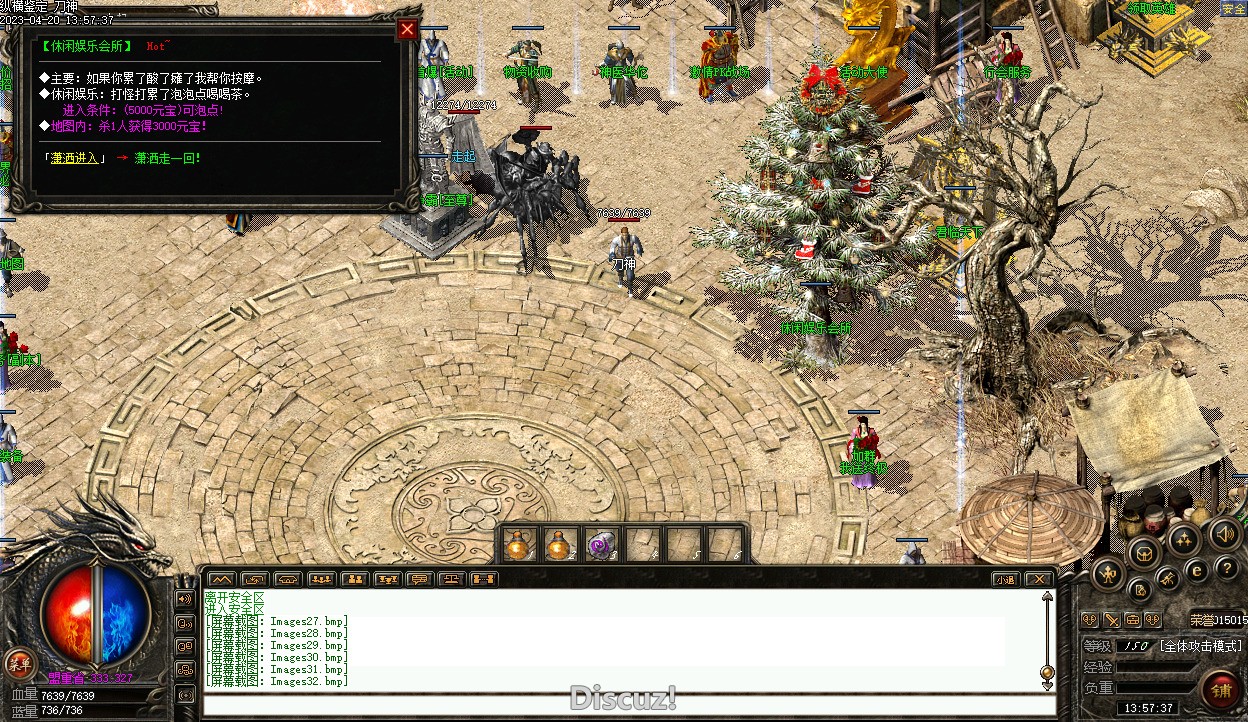Open the red 铺 shop button

1220,690
